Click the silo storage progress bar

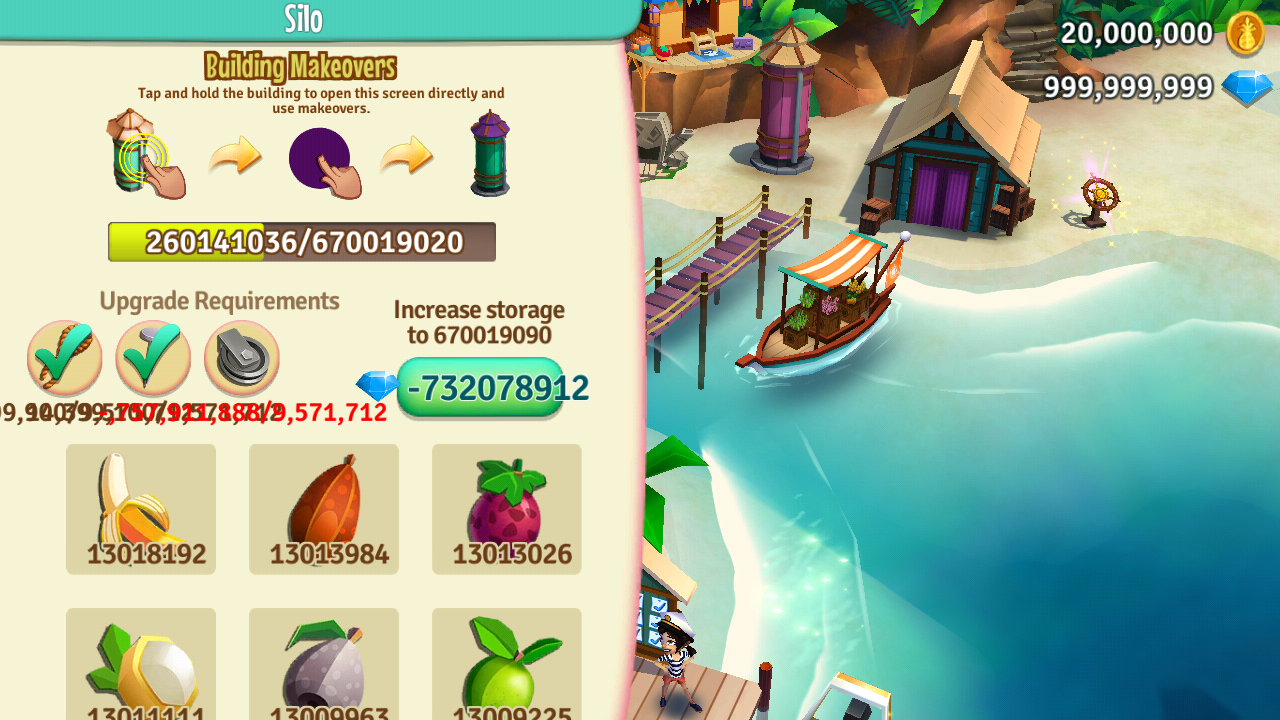point(301,241)
